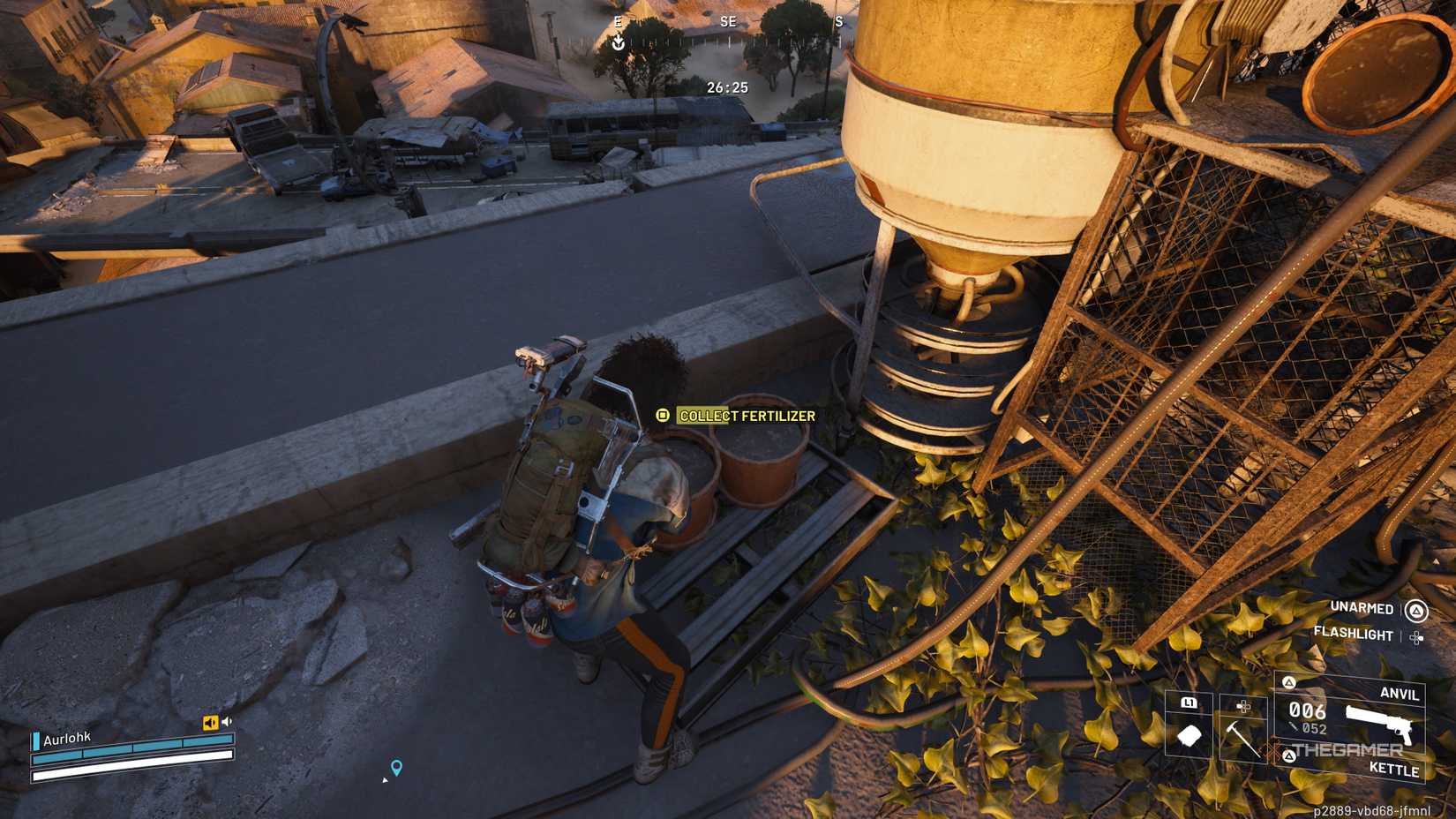The width and height of the screenshot is (1456, 819).
Task: Click the session ID text p2889-vbd68-jfmnl
Action: tap(1372, 810)
